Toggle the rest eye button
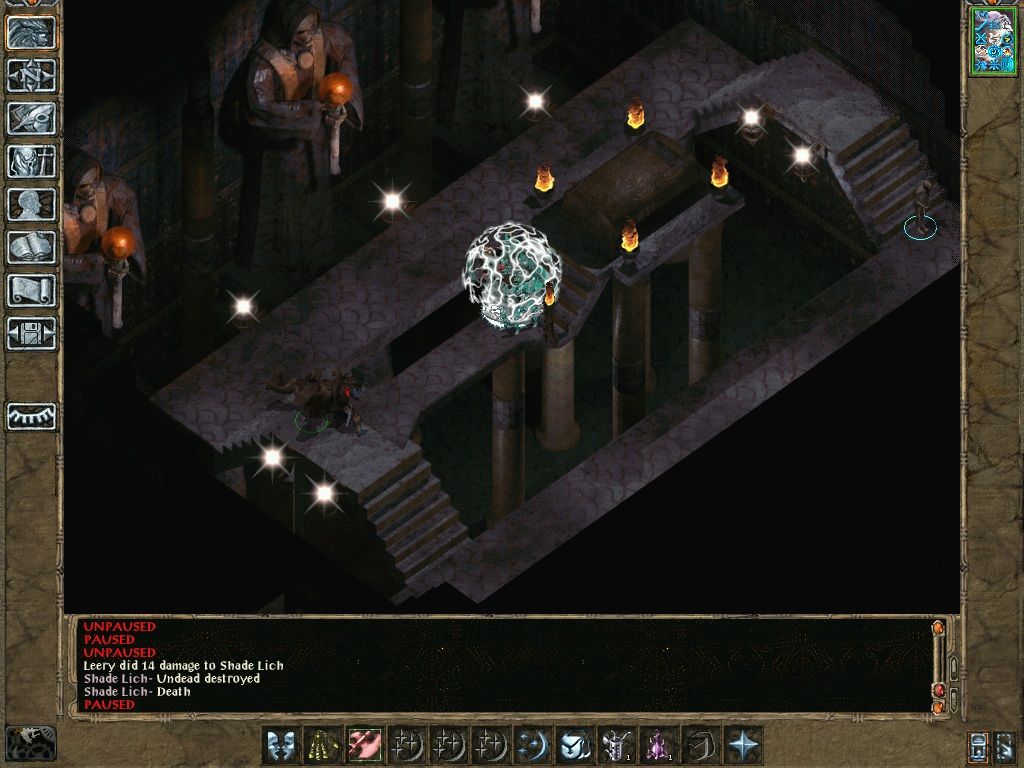1024x768 pixels. 32,416
